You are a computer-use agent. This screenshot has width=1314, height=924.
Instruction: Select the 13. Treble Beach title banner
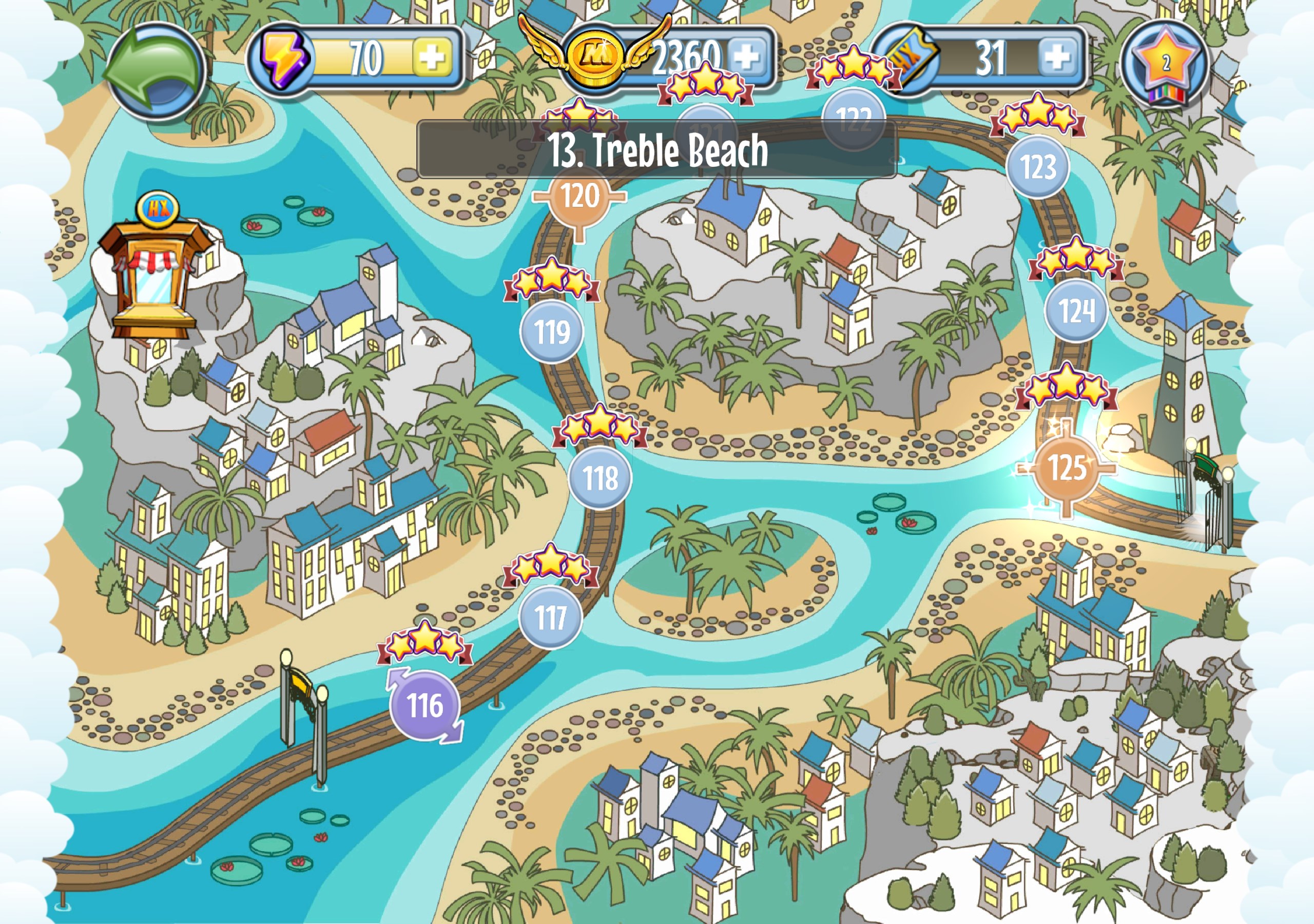656,149
